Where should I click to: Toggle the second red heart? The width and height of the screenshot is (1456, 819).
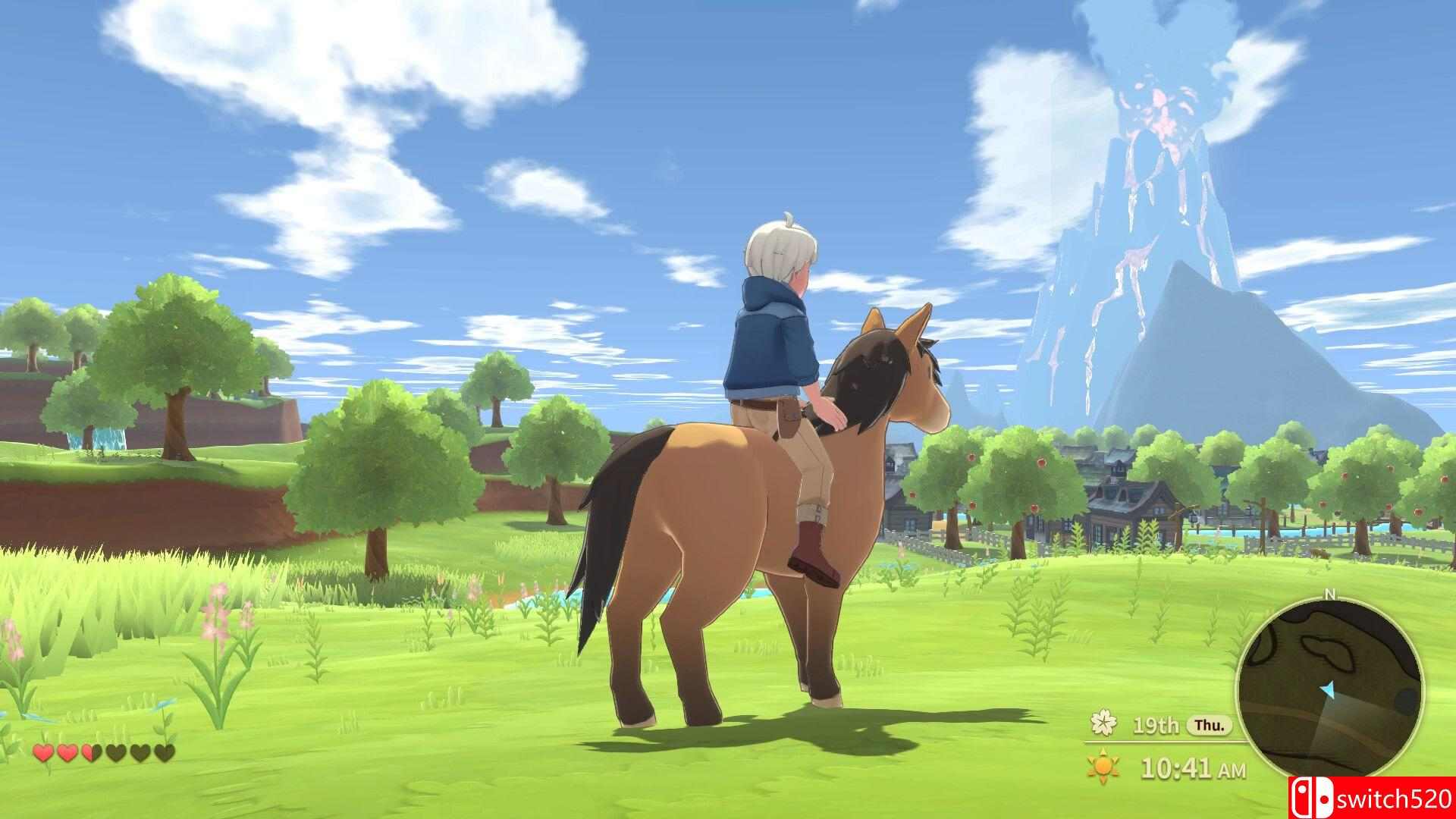point(67,752)
